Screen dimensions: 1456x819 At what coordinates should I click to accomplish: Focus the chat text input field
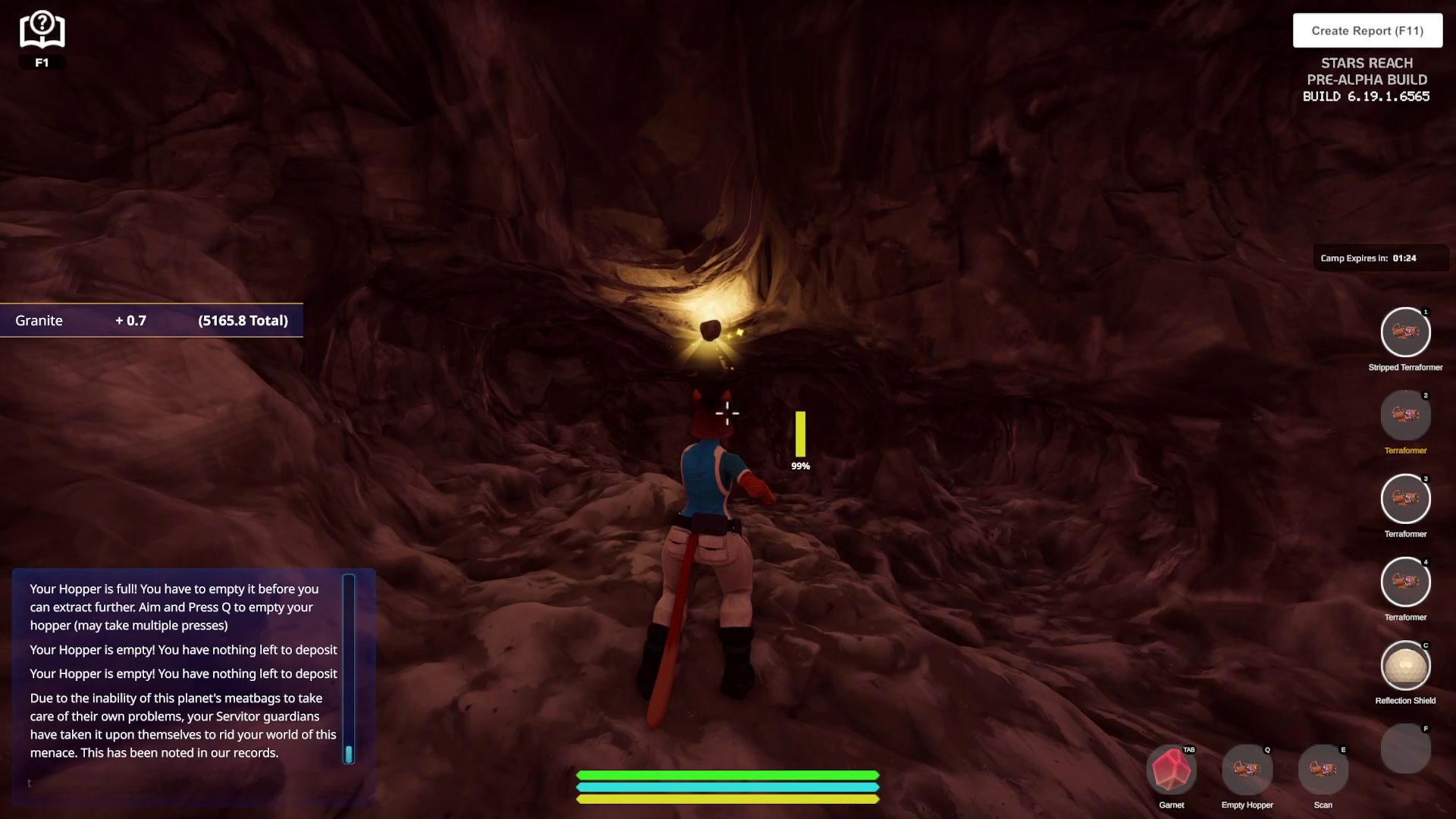(x=182, y=783)
